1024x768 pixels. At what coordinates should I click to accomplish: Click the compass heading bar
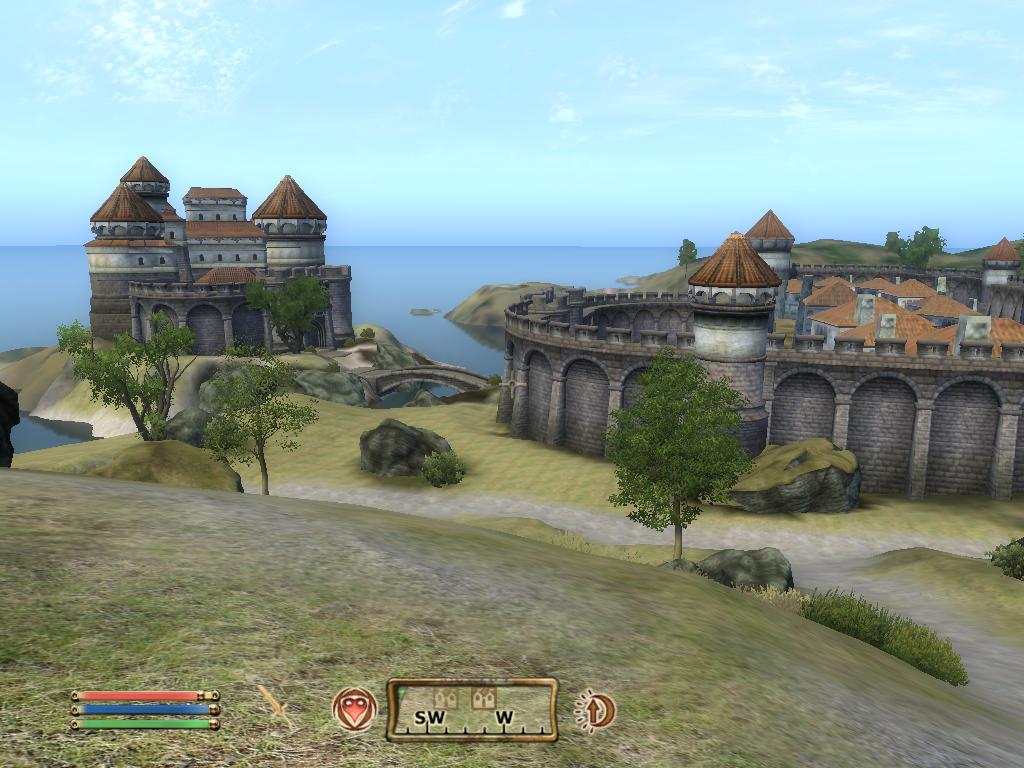pos(472,710)
